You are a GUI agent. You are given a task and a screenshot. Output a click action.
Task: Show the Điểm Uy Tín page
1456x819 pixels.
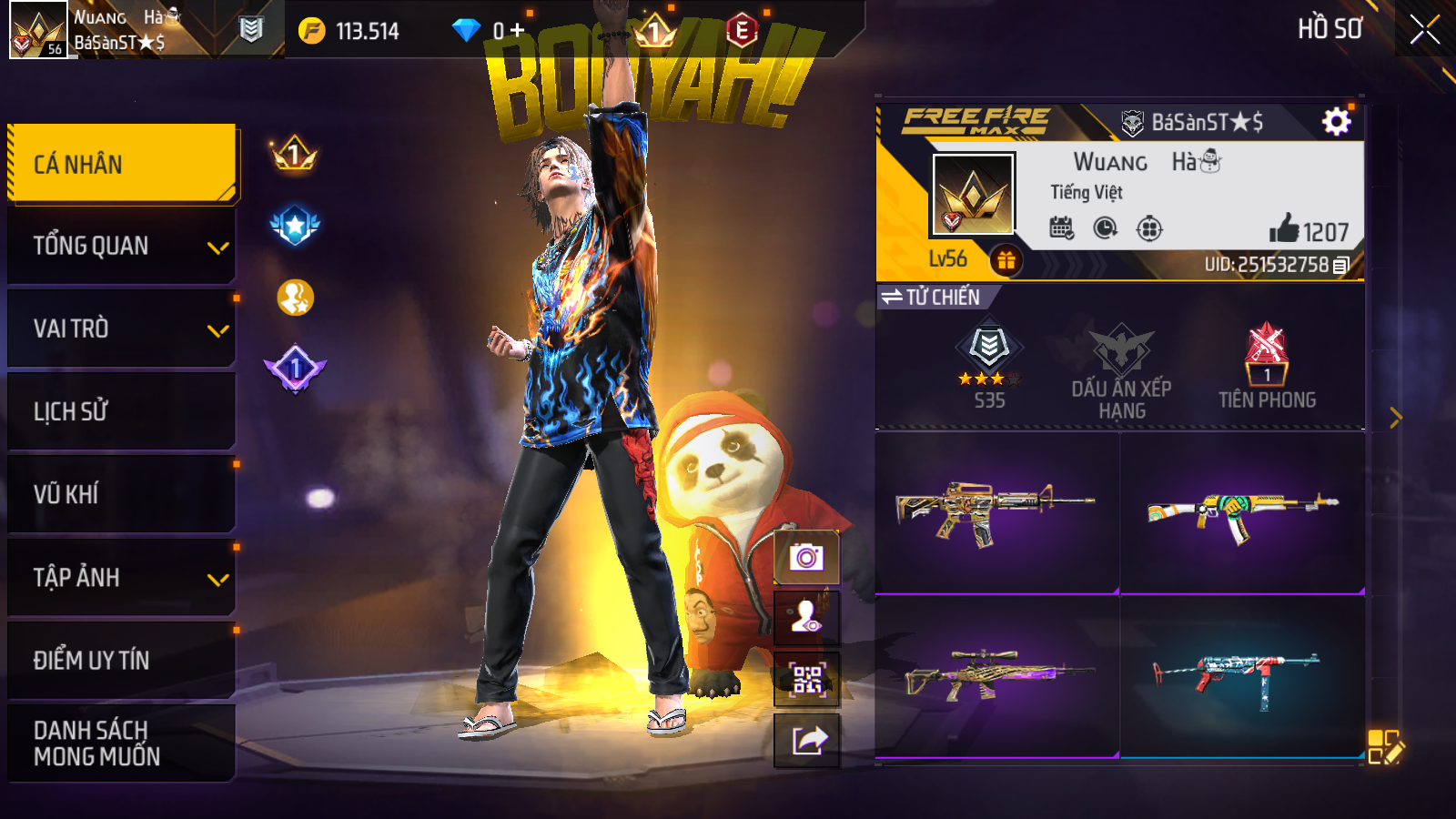pos(122,660)
